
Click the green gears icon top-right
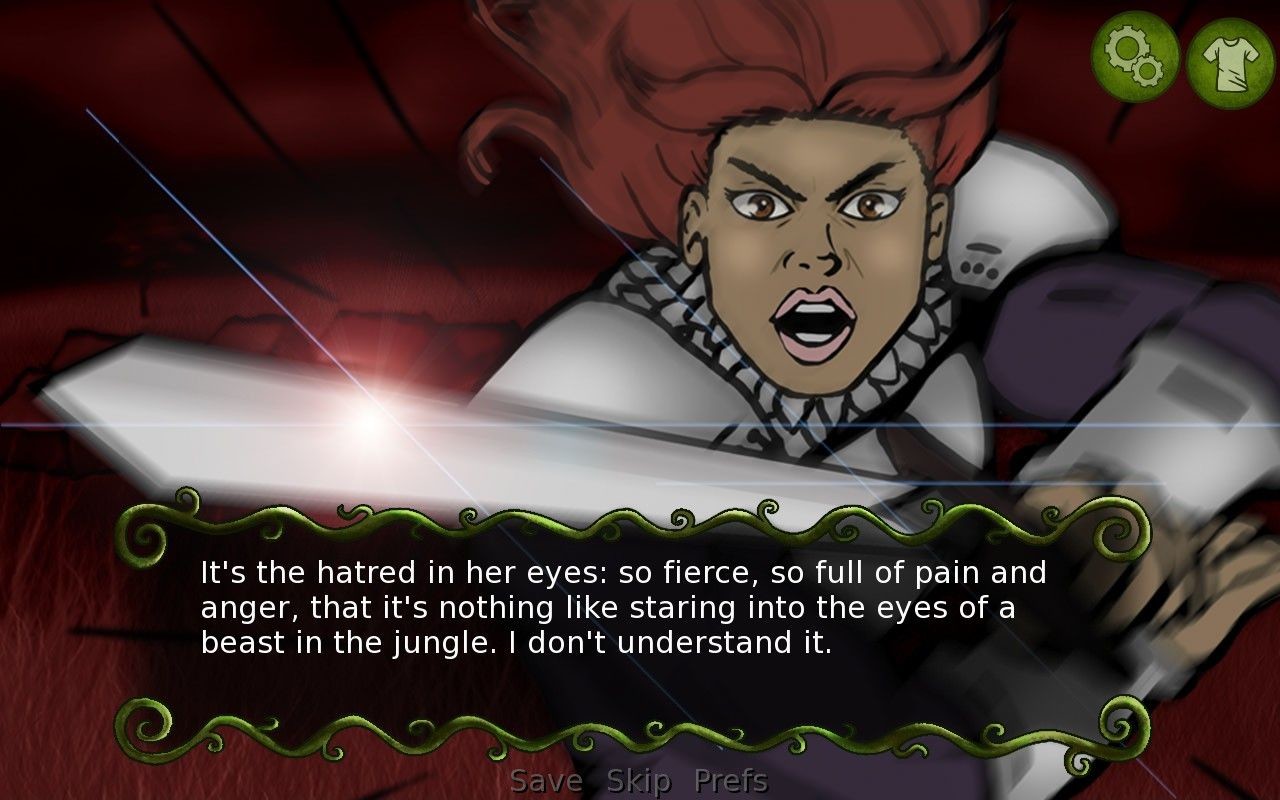[x=1137, y=55]
